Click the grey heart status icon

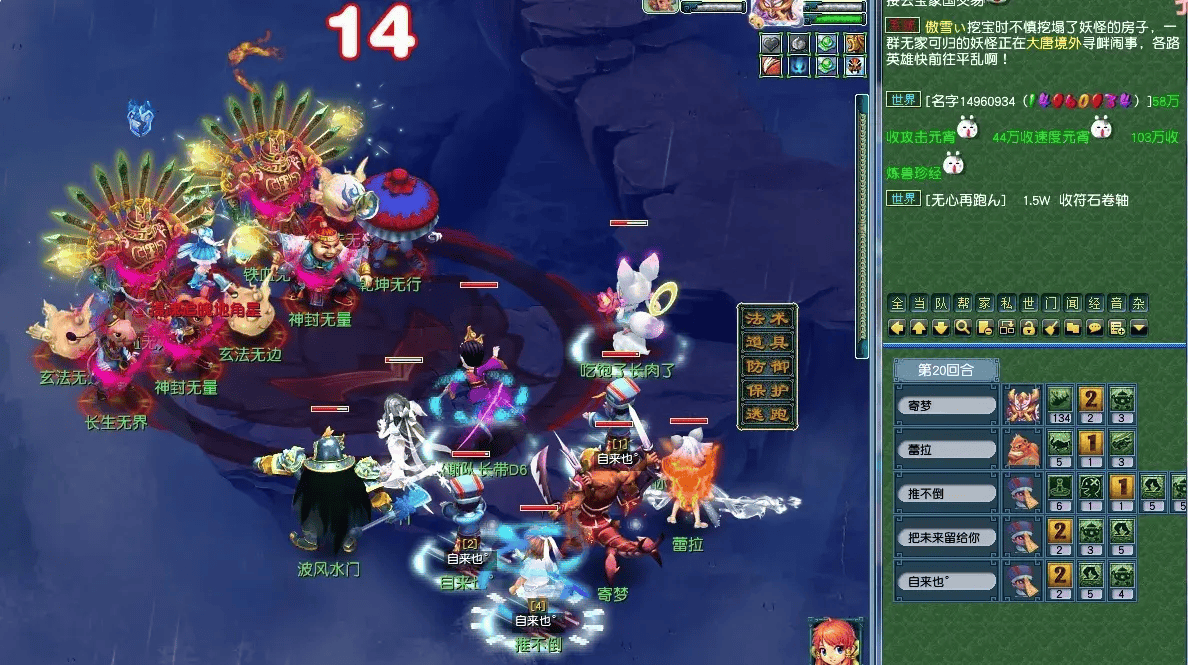[x=770, y=44]
